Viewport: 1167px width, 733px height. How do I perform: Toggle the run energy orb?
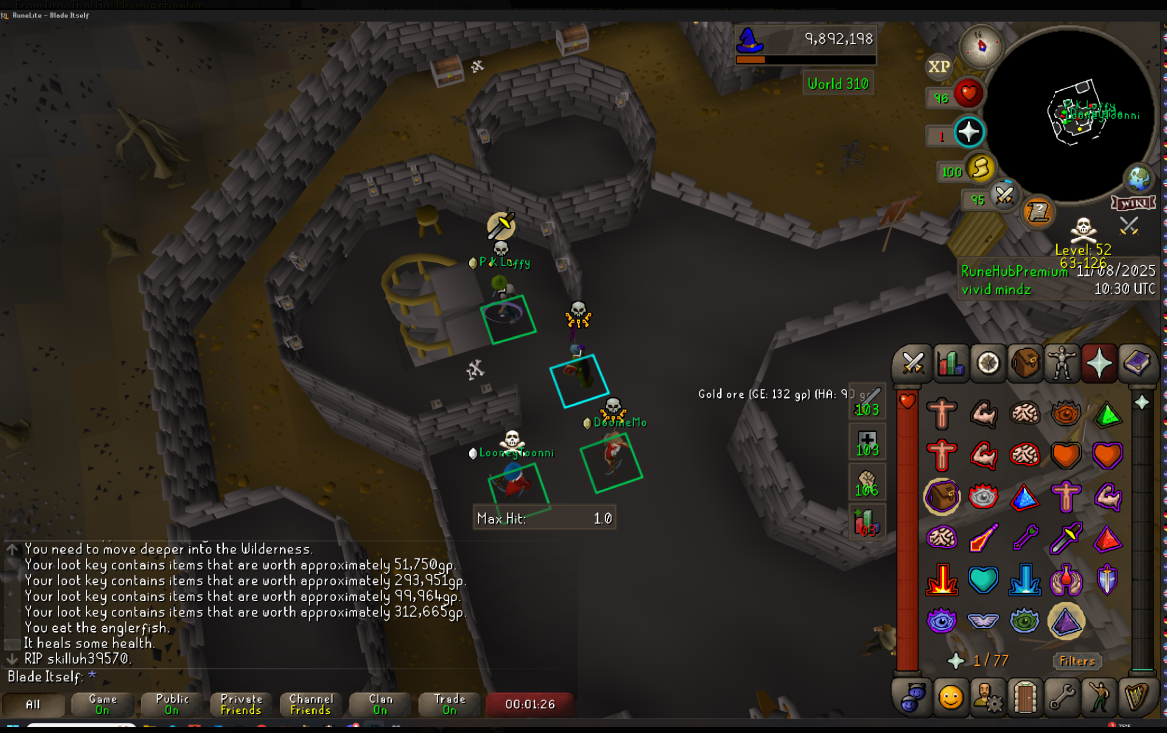point(980,167)
